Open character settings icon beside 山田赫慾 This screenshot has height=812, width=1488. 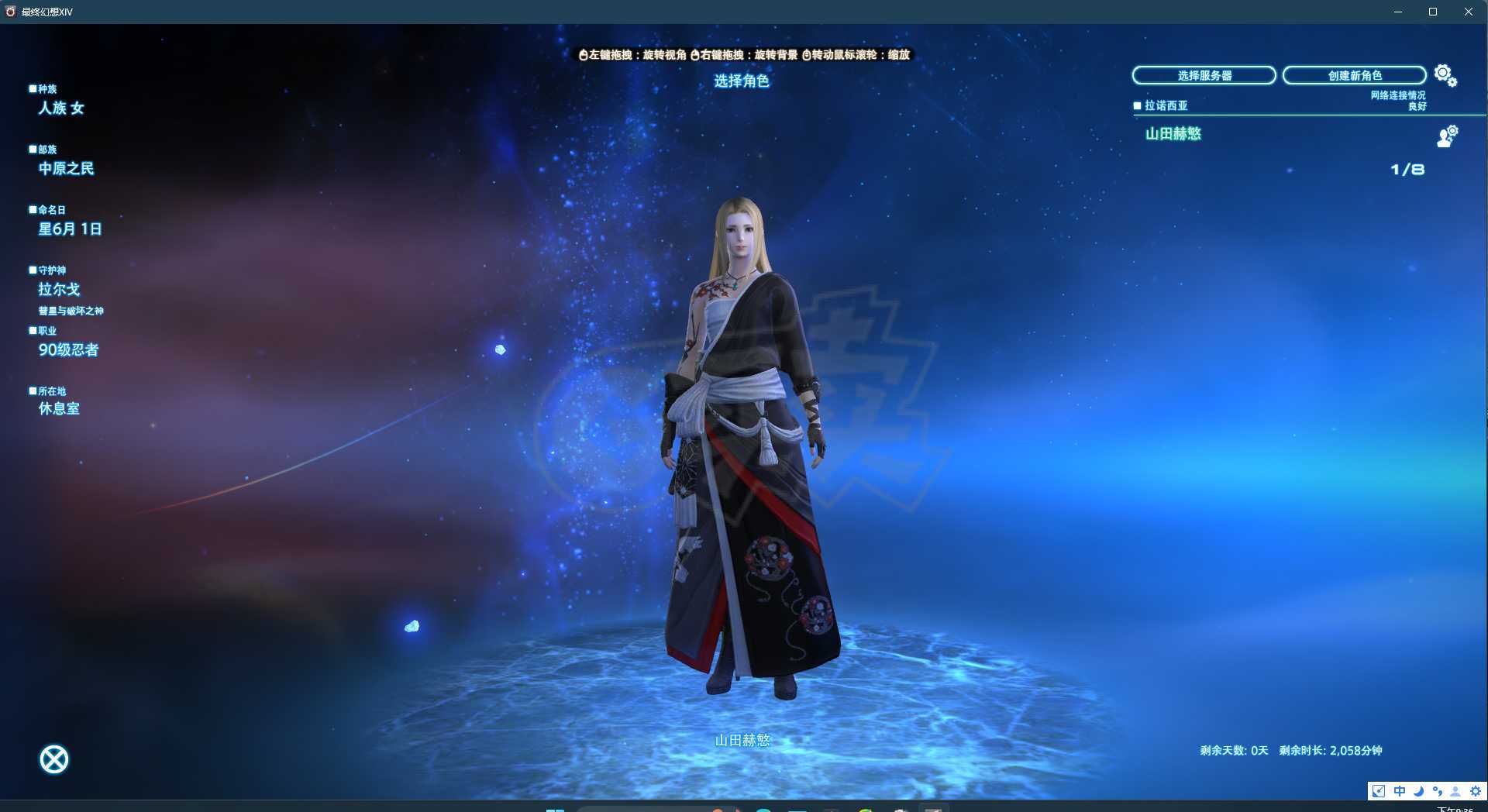point(1446,138)
